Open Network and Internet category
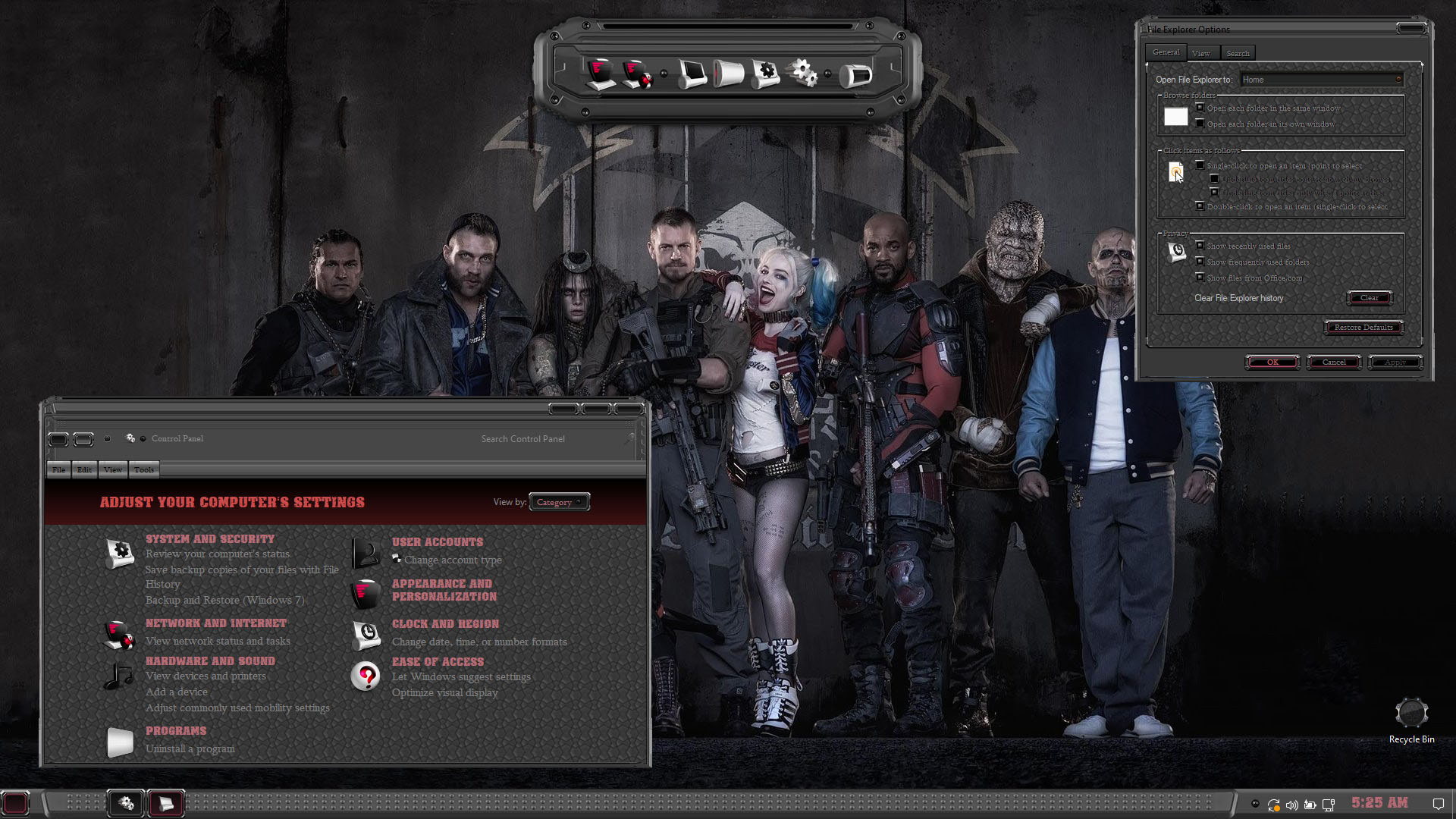This screenshot has height=819, width=1456. tap(216, 623)
